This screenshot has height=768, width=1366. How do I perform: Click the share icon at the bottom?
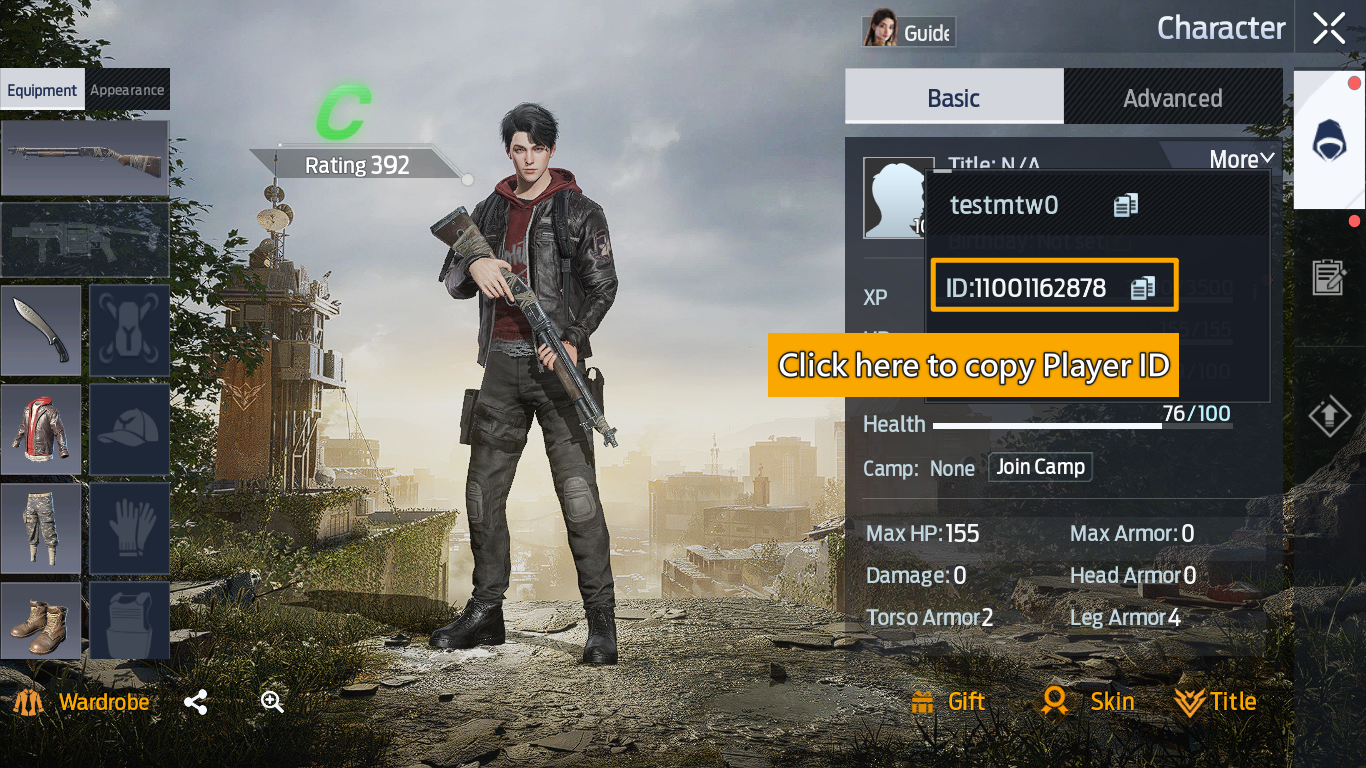pyautogui.click(x=195, y=701)
